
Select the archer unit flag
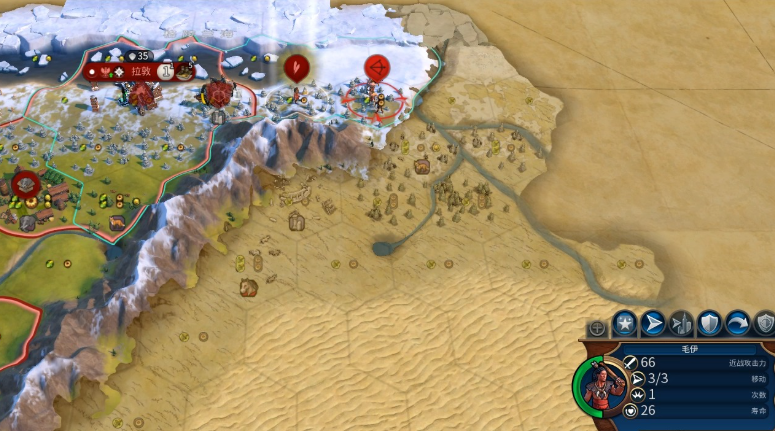coord(378,68)
